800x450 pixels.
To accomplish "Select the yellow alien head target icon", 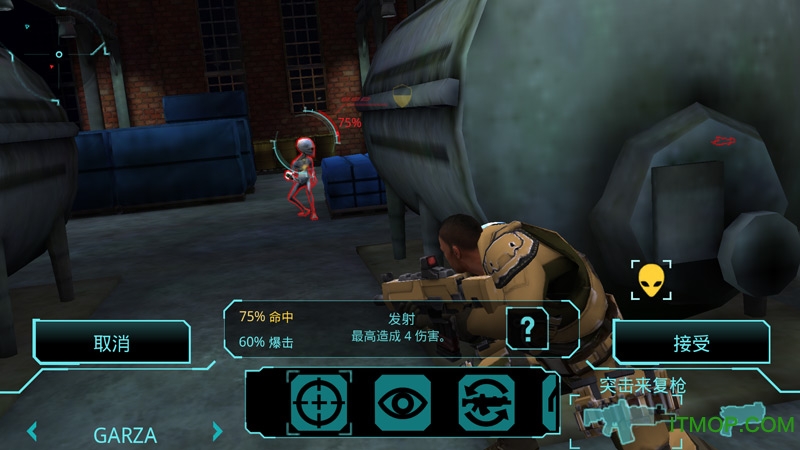I will coord(651,280).
